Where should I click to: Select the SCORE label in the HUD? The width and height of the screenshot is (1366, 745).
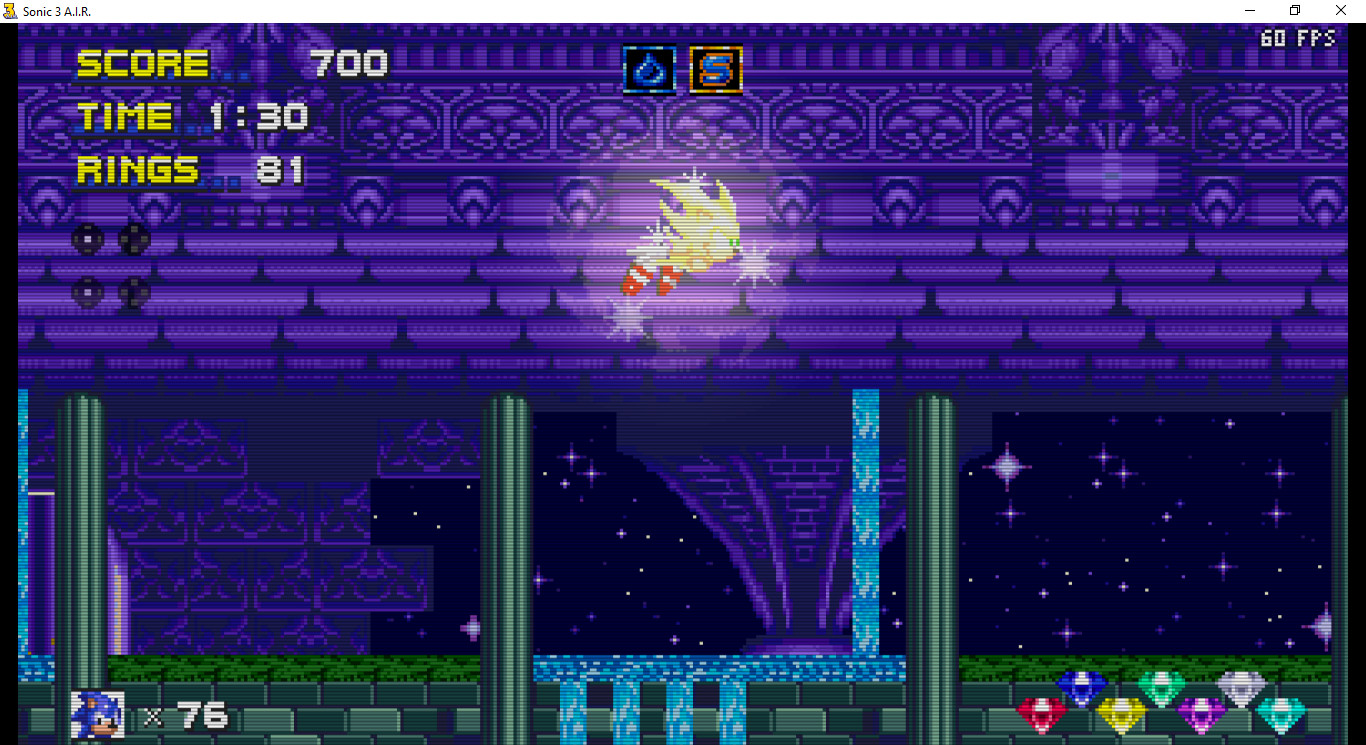tap(143, 63)
